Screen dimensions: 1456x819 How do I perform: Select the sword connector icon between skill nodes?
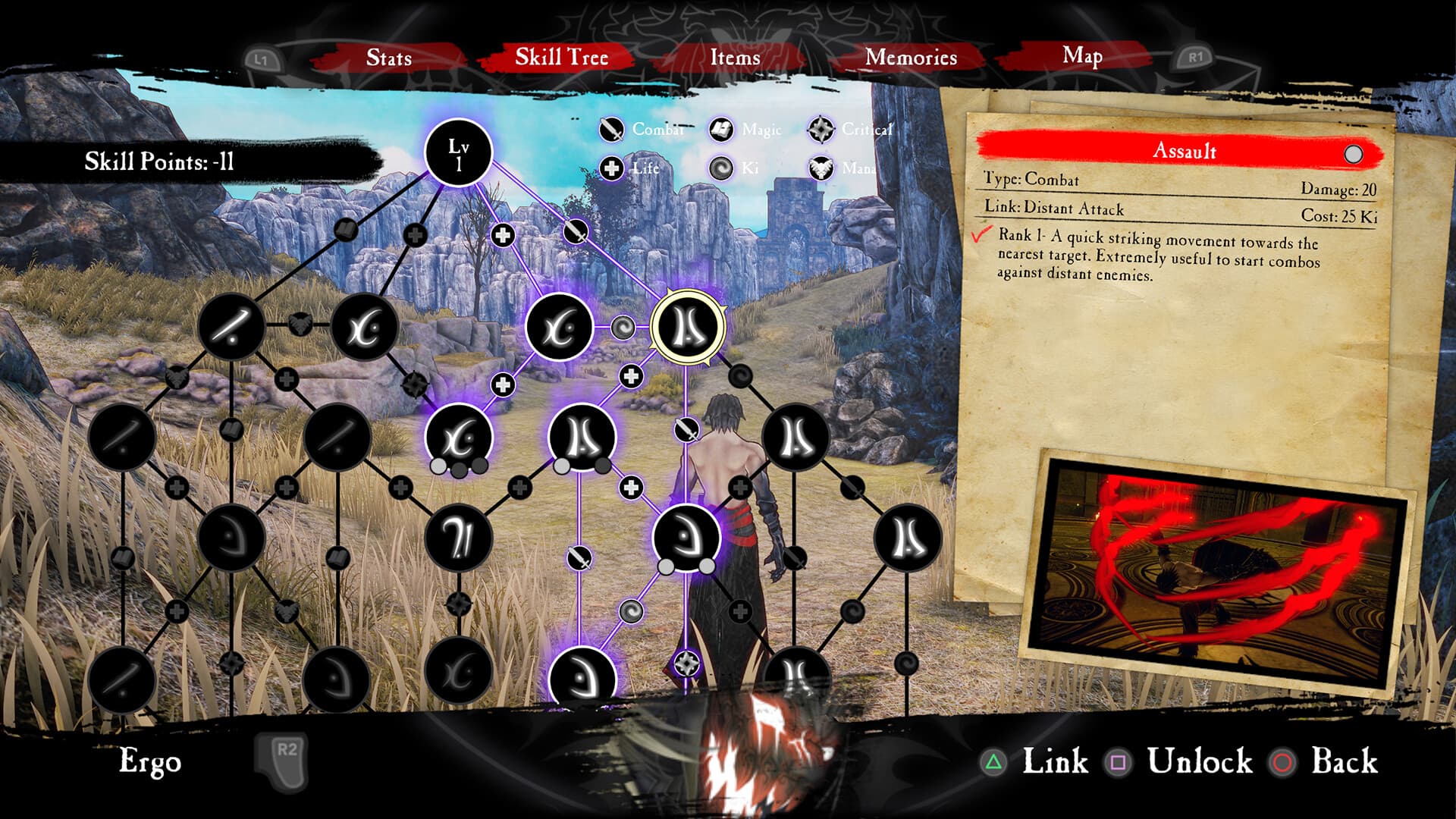click(x=686, y=428)
